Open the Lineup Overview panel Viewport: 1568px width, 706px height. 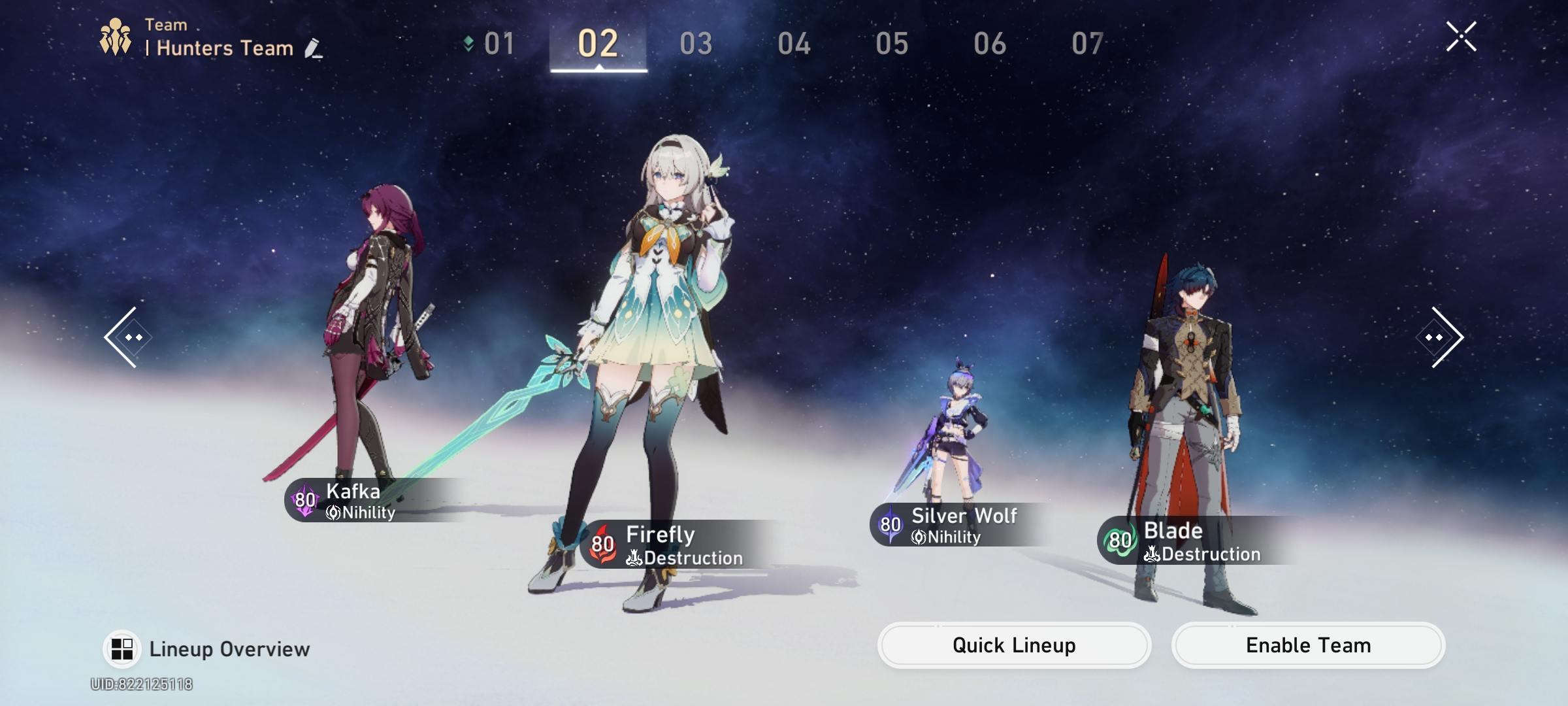click(x=209, y=648)
